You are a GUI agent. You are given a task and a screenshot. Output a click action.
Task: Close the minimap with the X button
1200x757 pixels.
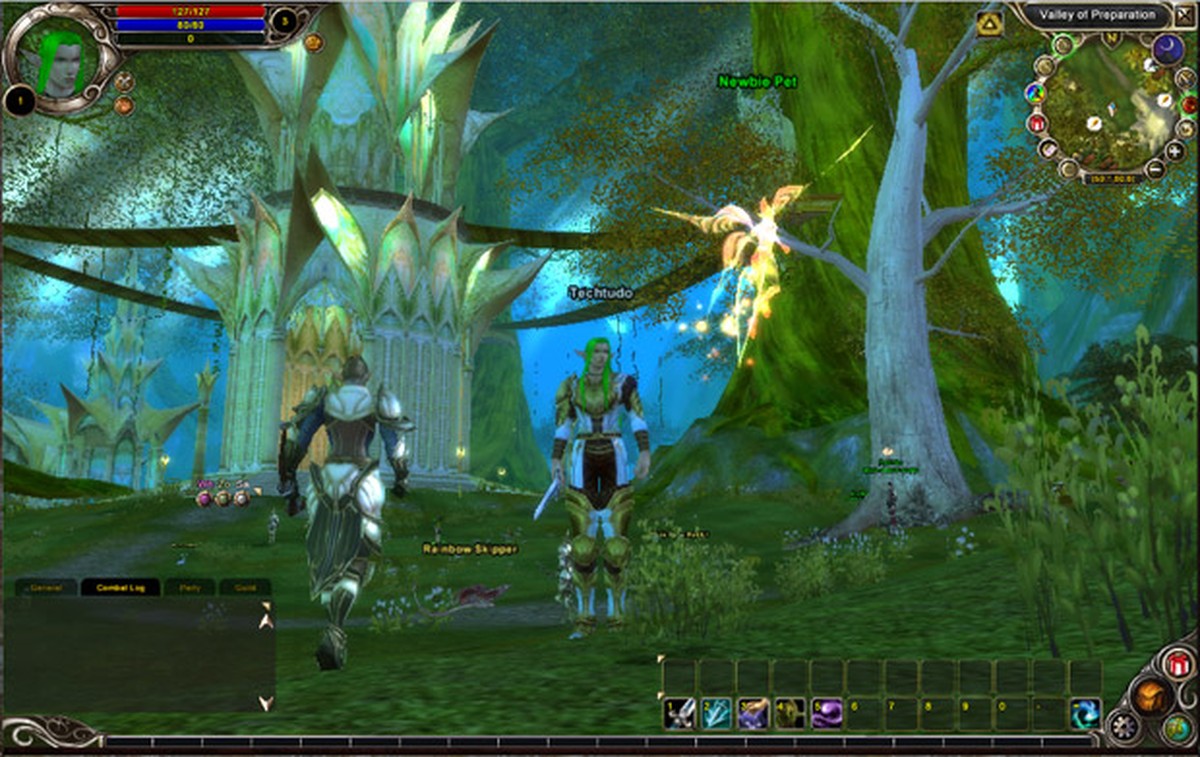pyautogui.click(x=1185, y=17)
